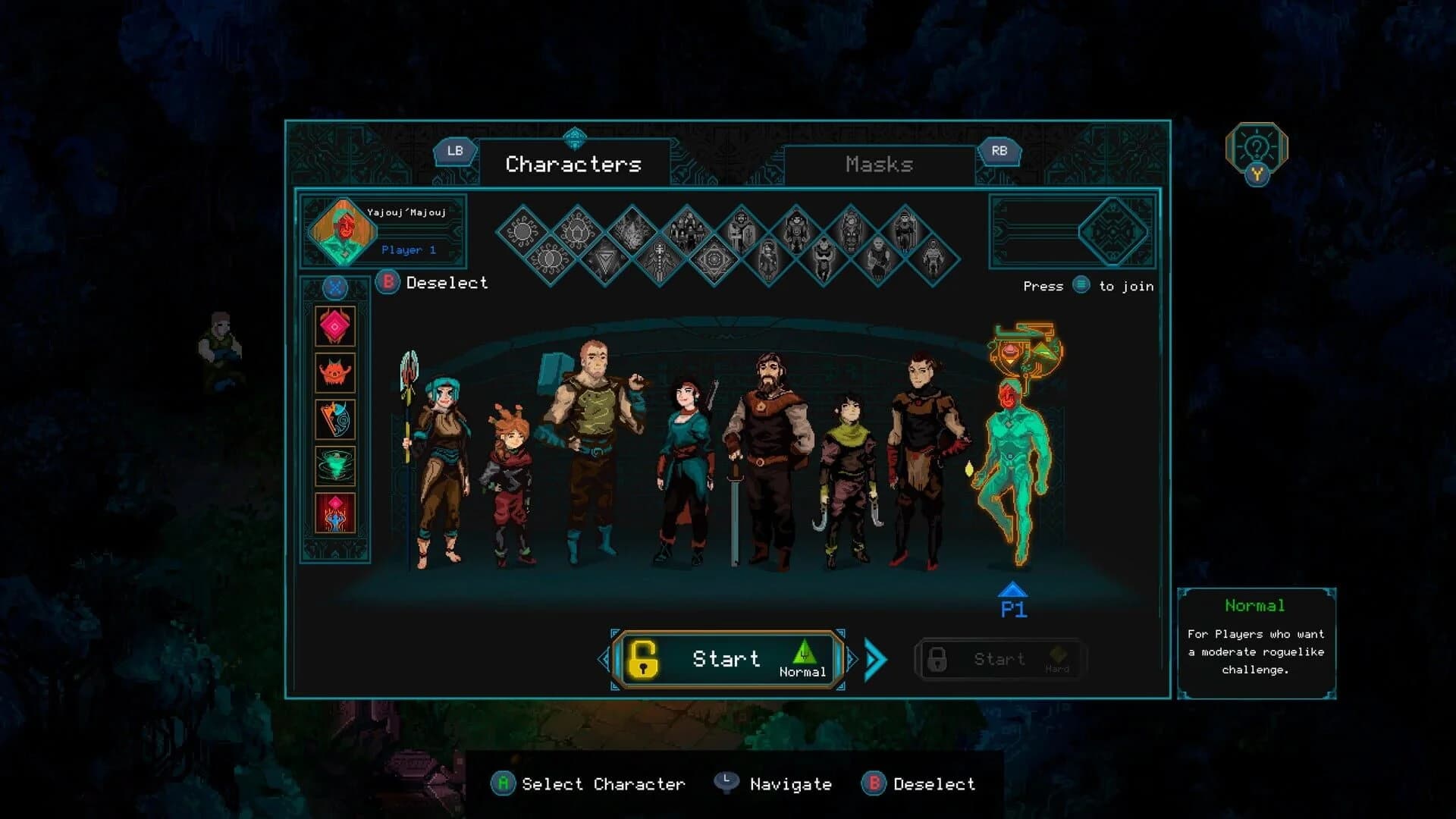1456x819 pixels.
Task: Click the left arrow beside the Start button
Action: (x=603, y=658)
